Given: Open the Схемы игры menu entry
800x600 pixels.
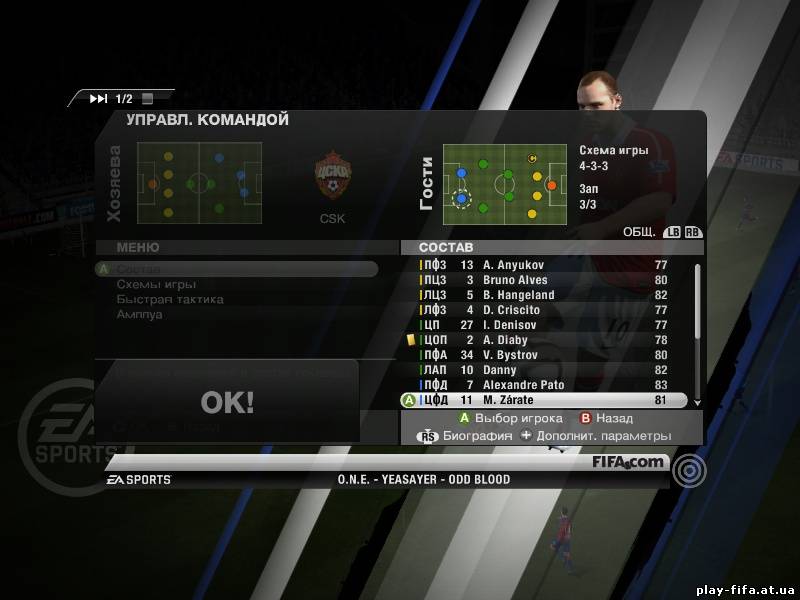Looking at the screenshot, I should (x=156, y=284).
